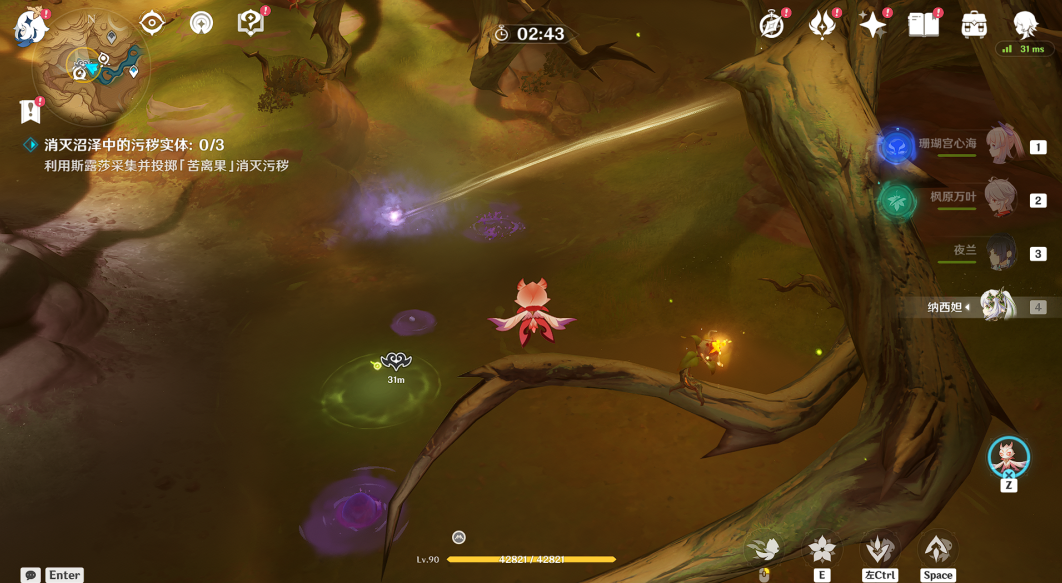1062x583 pixels.
Task: Open the circular minimap
Action: 90,68
